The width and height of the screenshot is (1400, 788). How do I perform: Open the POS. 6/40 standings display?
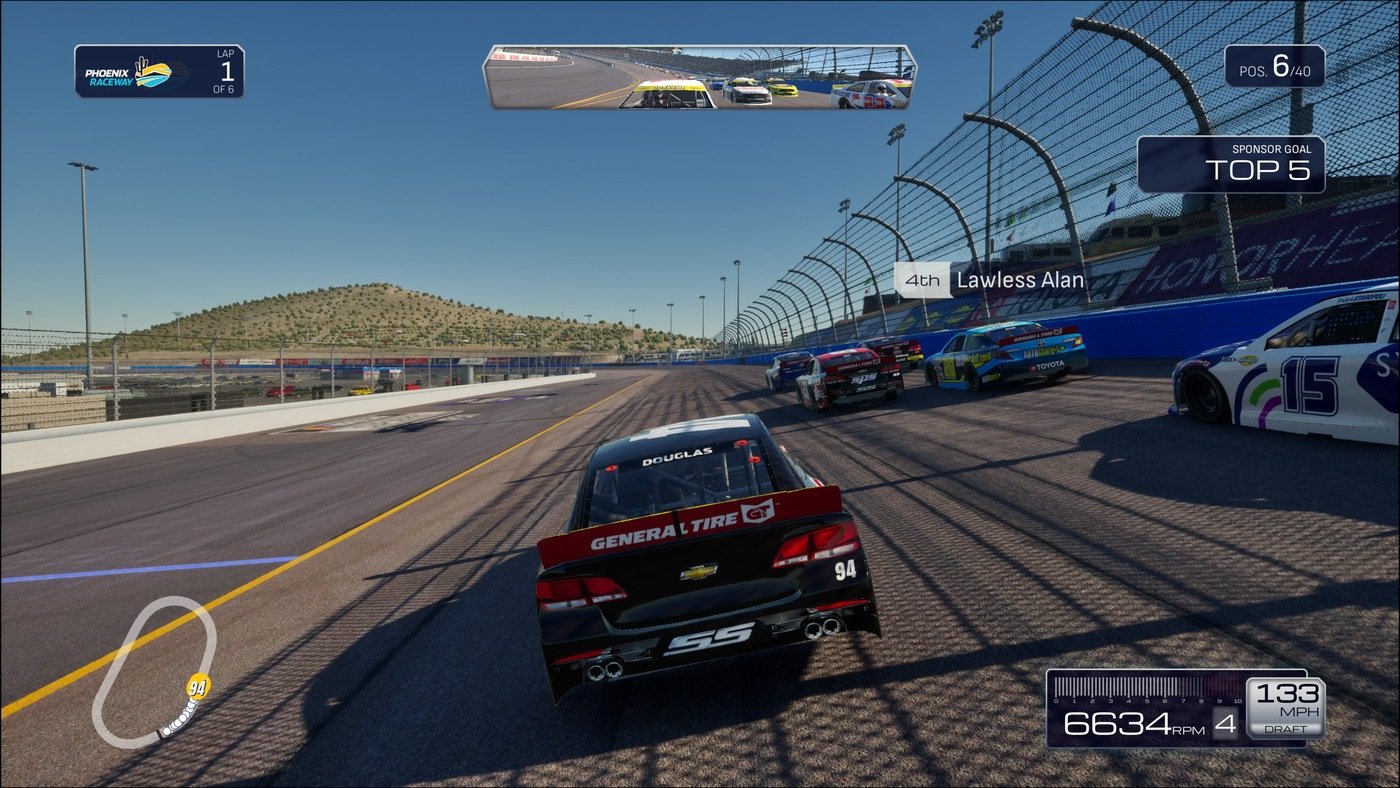click(1274, 67)
